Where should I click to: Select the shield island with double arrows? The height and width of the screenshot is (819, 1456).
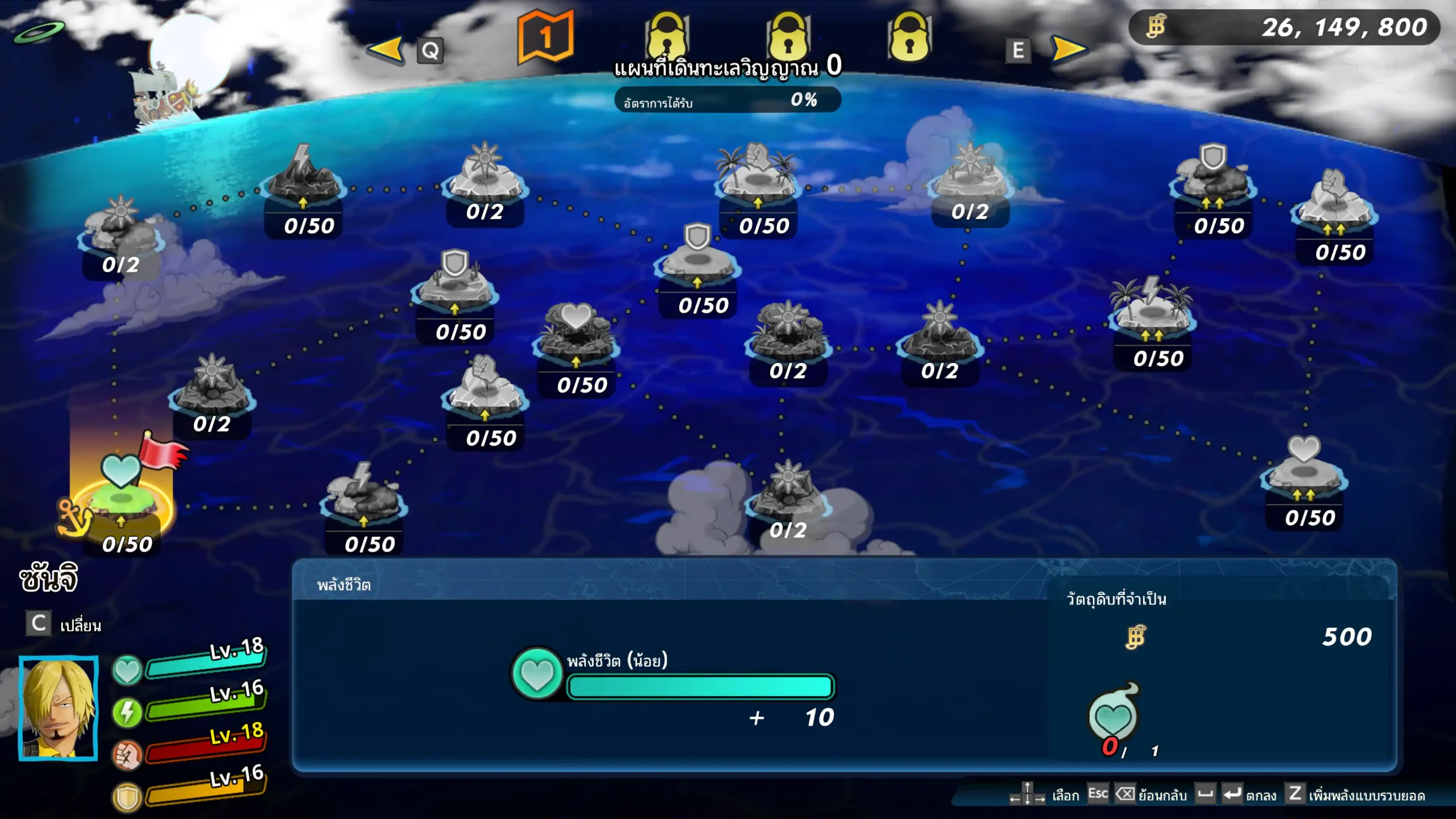tap(1213, 176)
